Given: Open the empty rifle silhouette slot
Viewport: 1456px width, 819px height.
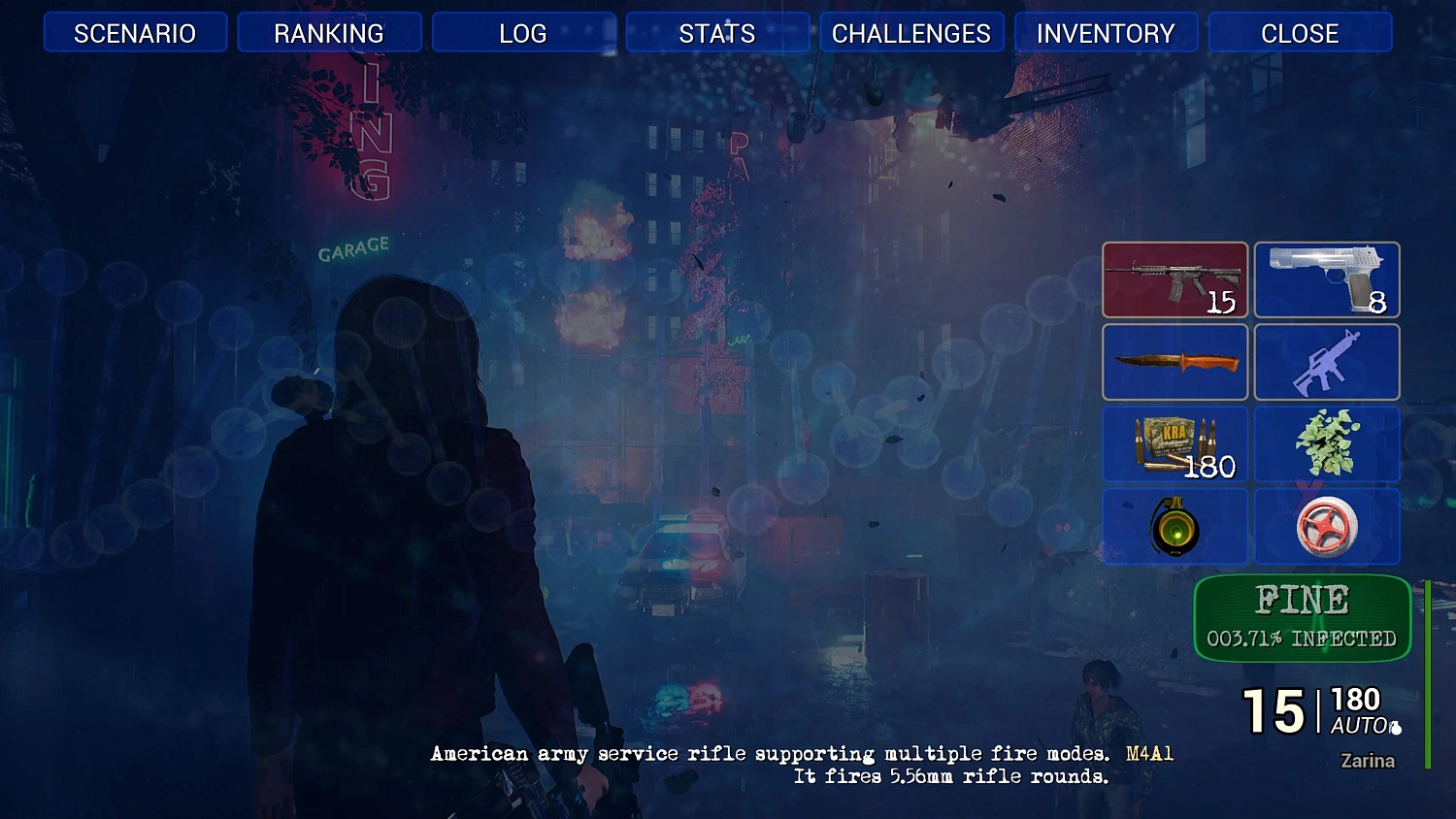Looking at the screenshot, I should 1326,363.
